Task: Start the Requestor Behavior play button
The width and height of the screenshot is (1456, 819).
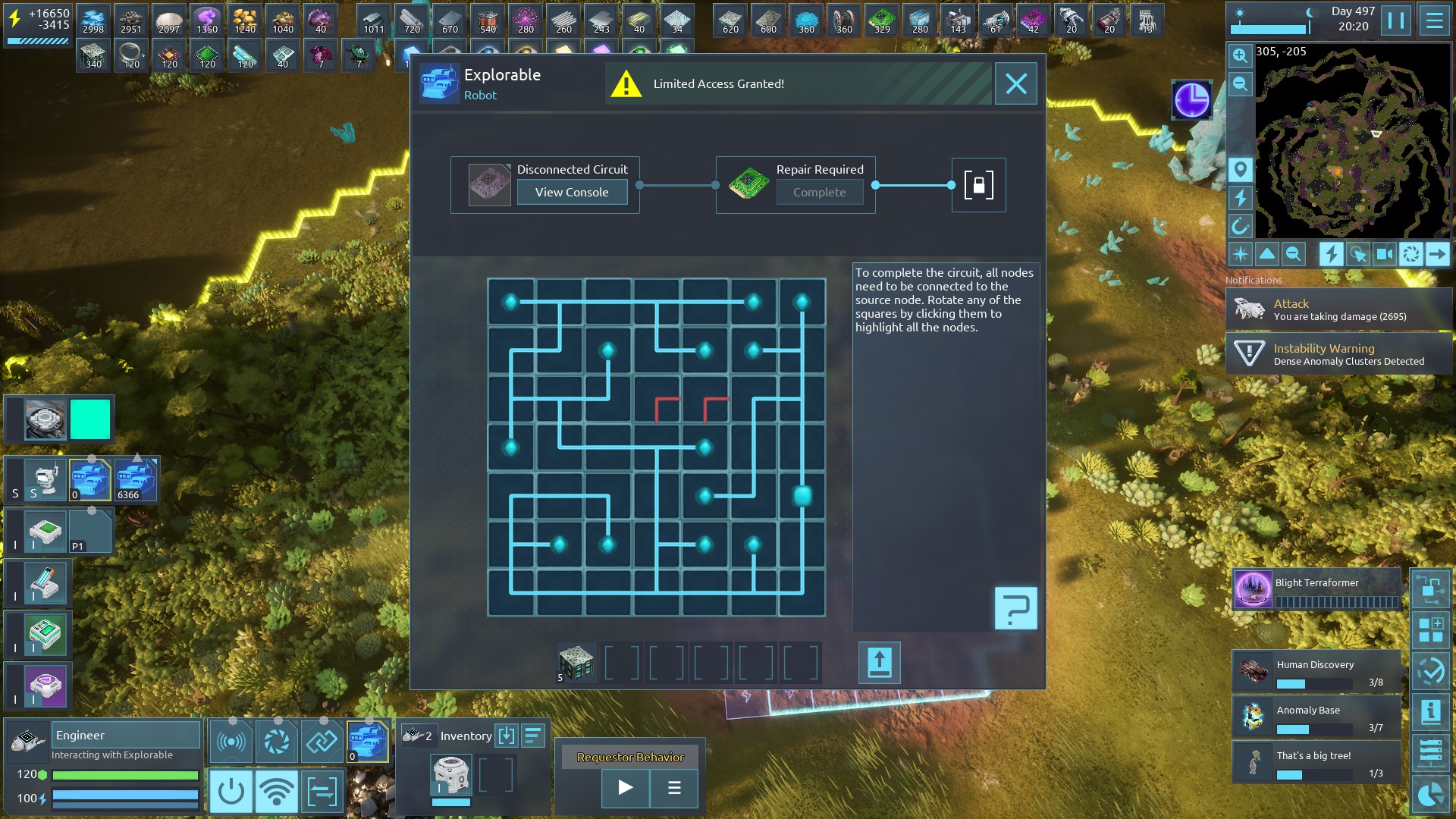Action: tap(625, 787)
